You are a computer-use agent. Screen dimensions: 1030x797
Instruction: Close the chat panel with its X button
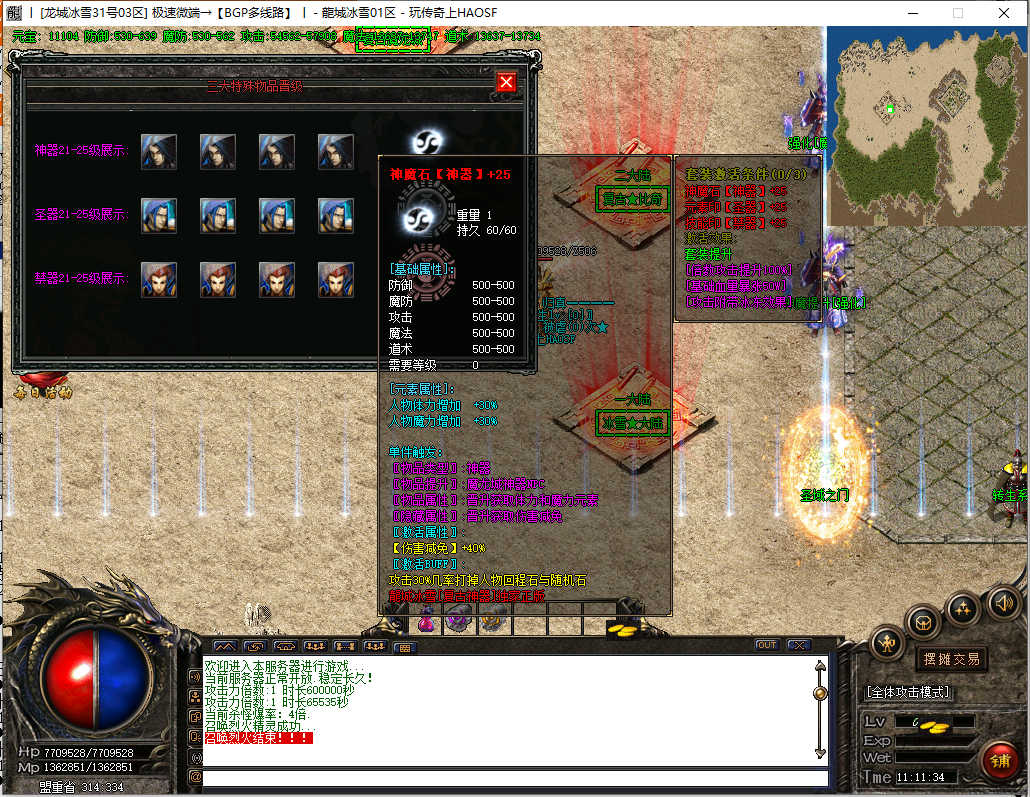(x=798, y=645)
